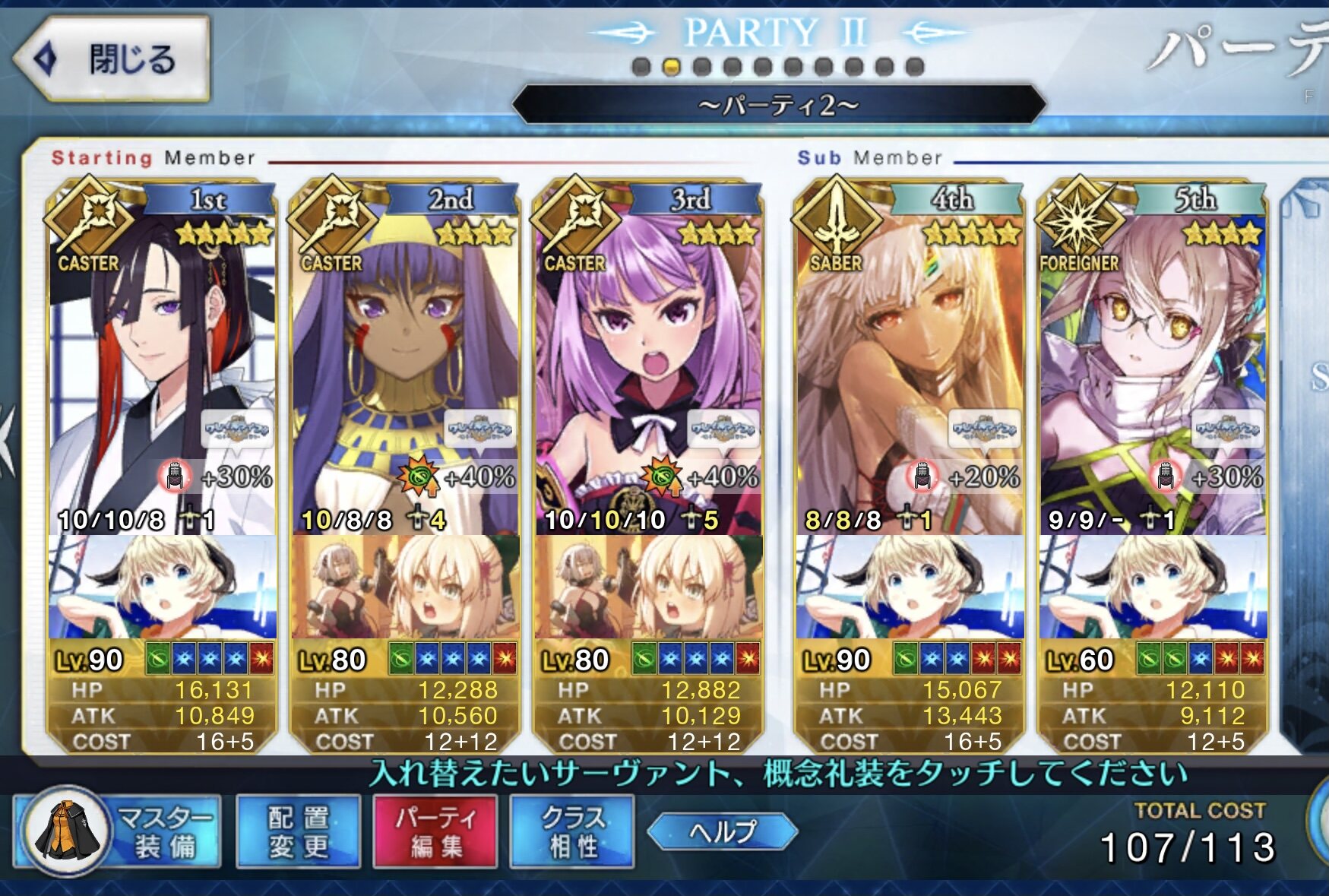This screenshot has width=1329, height=896.
Task: Tap the 2nd member's craft essence
Action: click(405, 587)
